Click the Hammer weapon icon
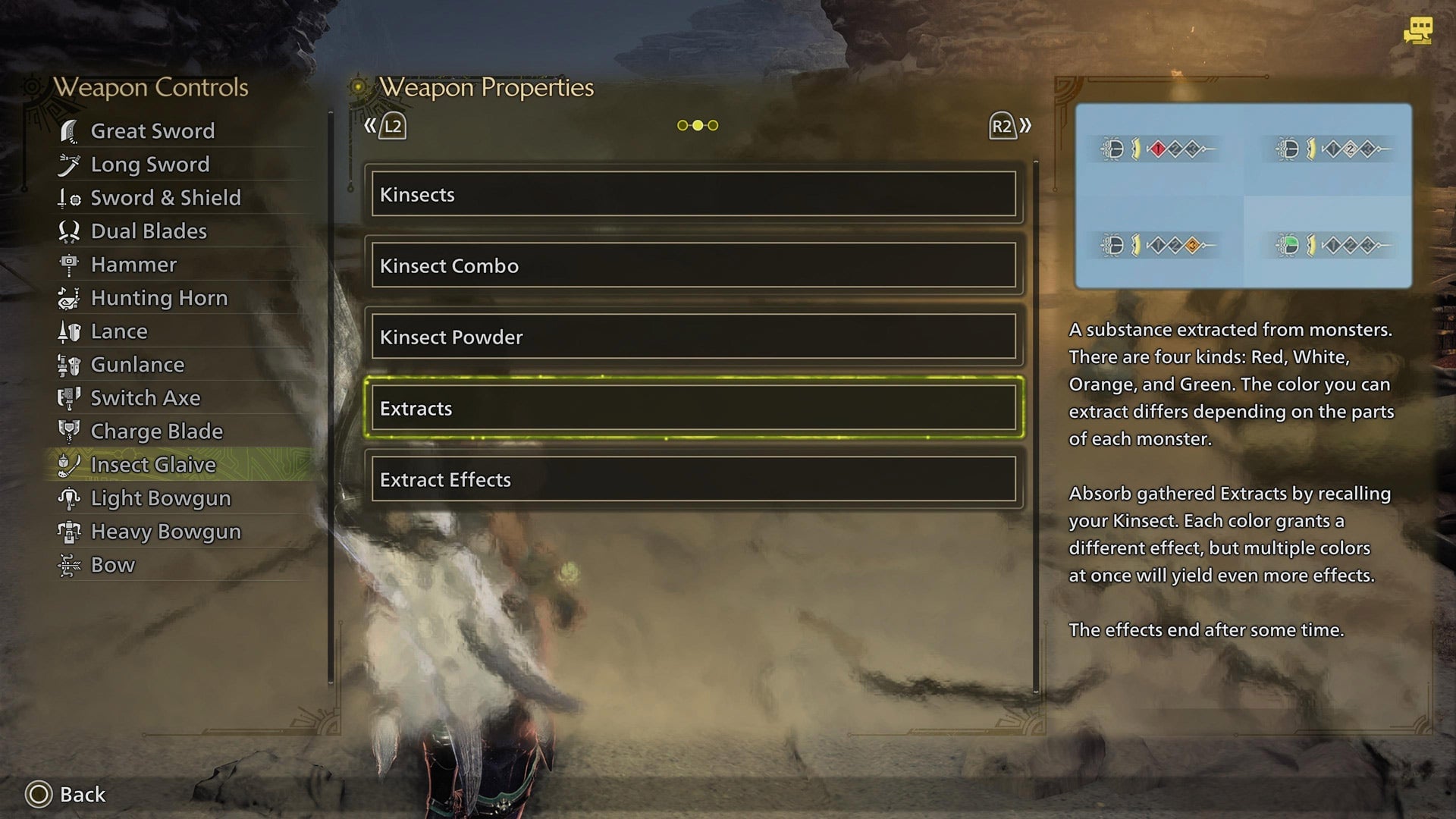 point(71,265)
